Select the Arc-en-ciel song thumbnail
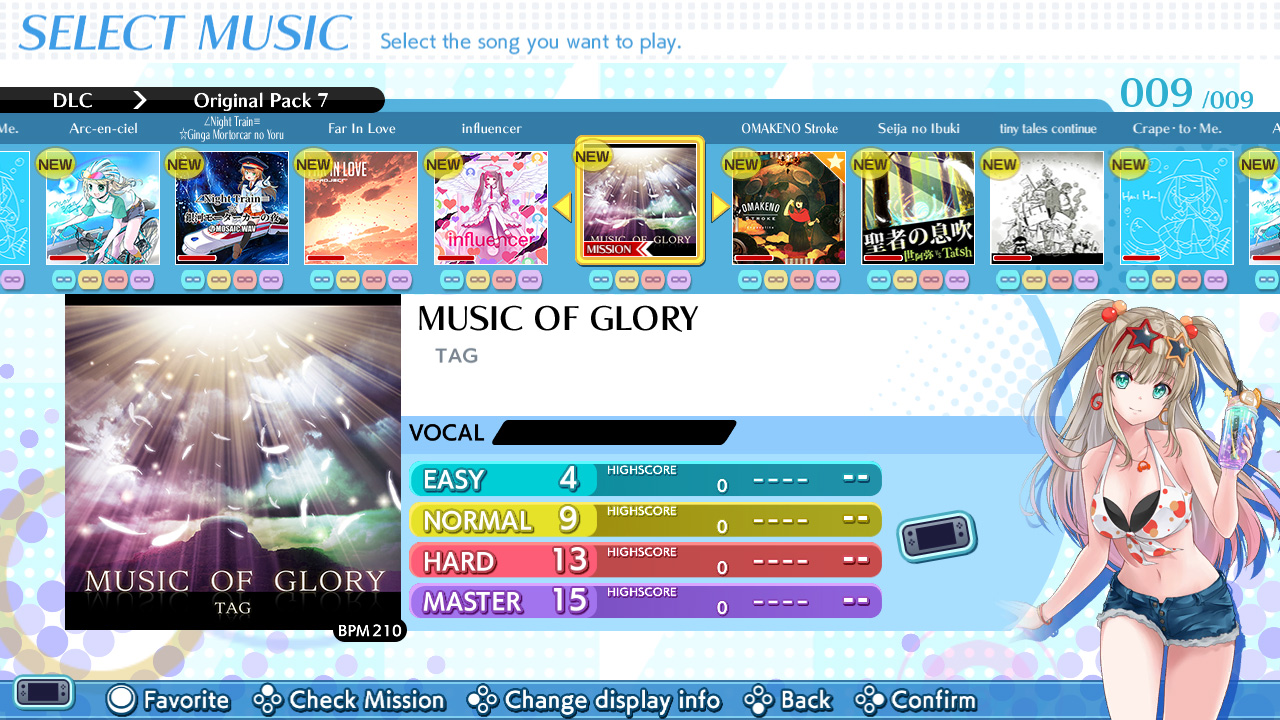This screenshot has height=720, width=1280. (103, 207)
